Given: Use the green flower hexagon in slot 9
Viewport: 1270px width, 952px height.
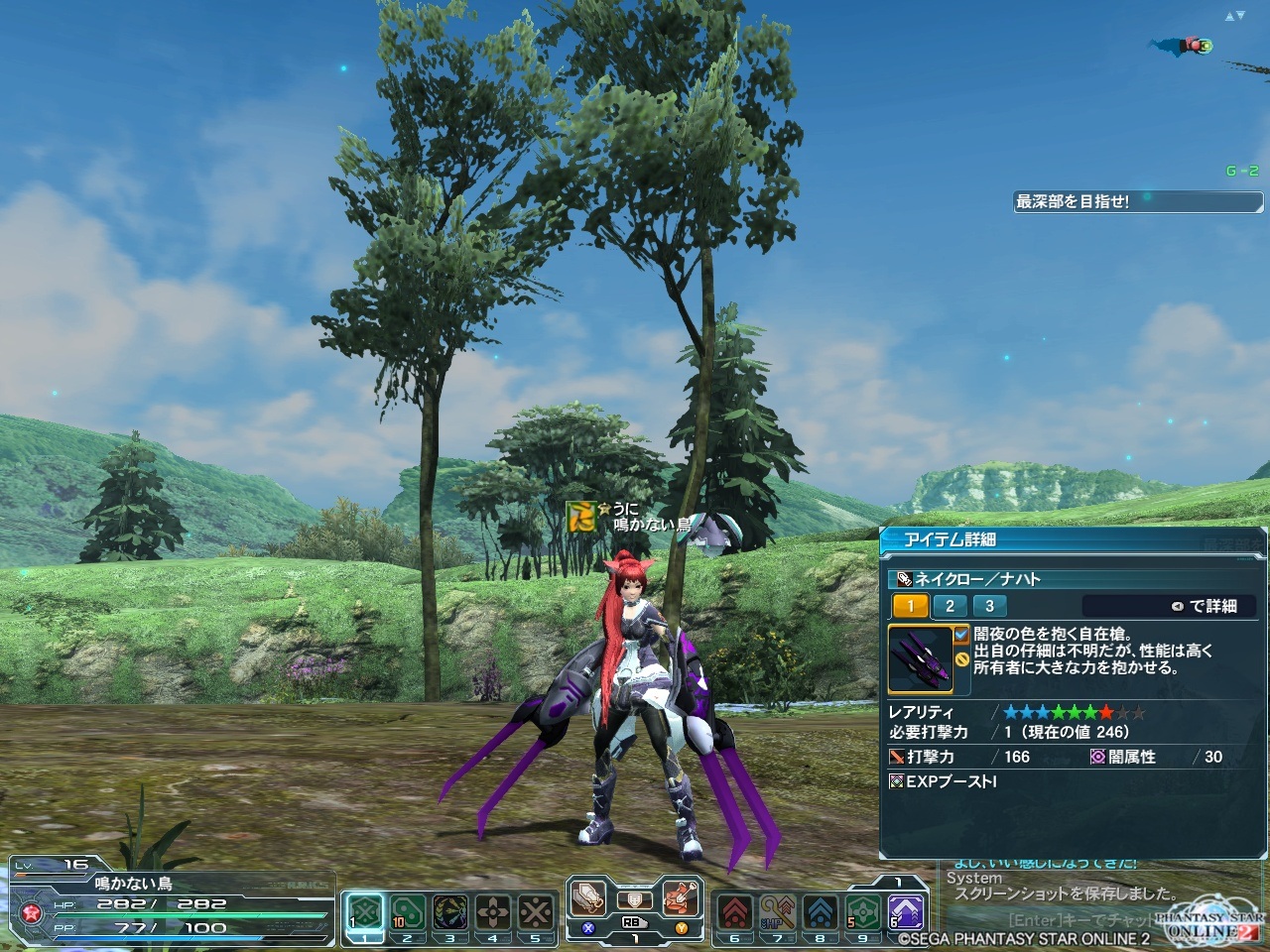Looking at the screenshot, I should (863, 912).
